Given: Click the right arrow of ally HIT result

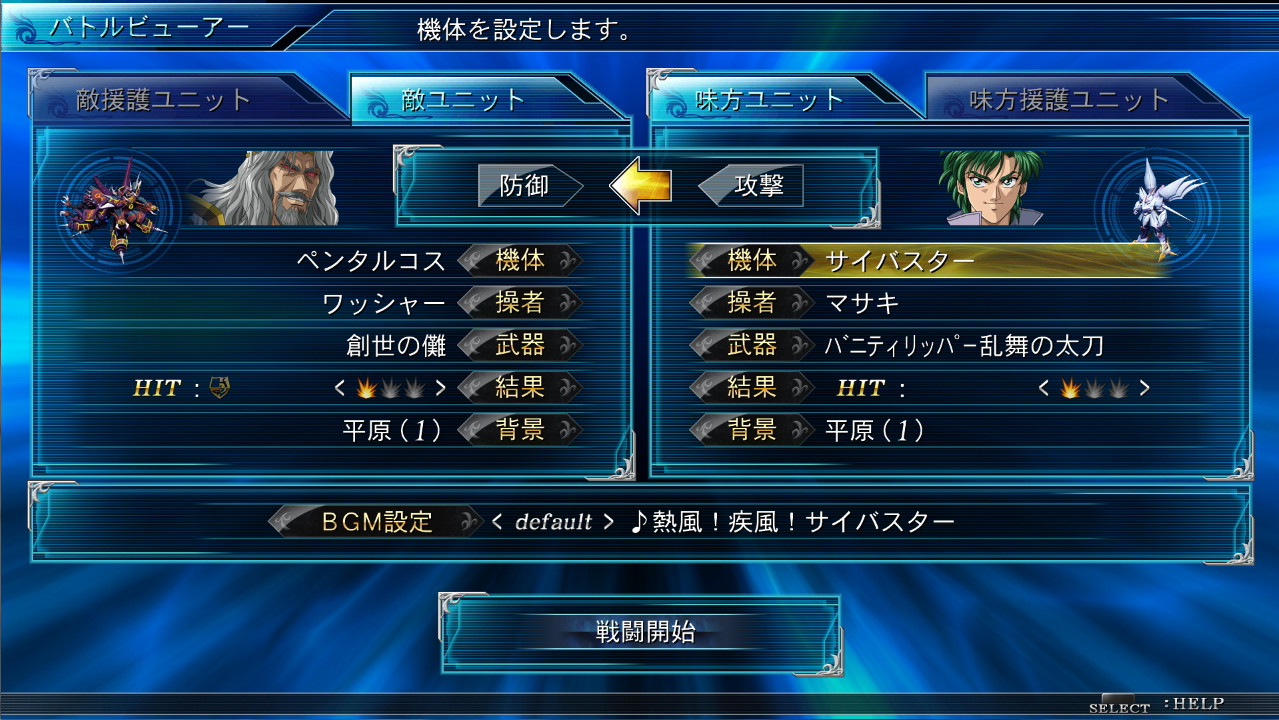Looking at the screenshot, I should tap(1144, 388).
